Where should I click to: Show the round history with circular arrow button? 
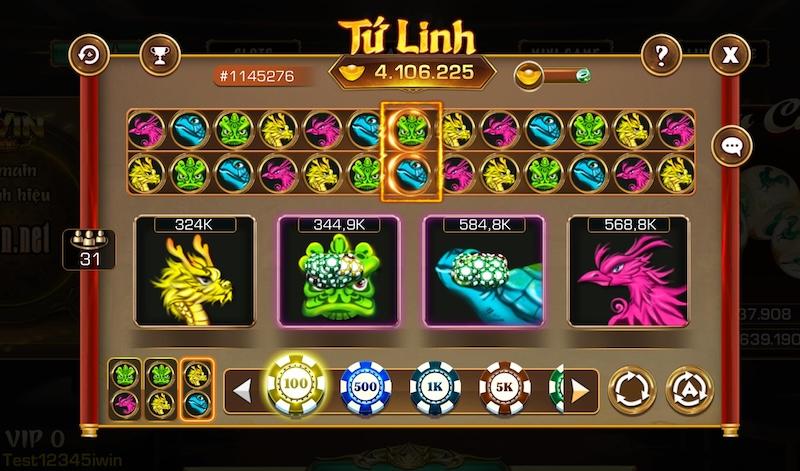coord(93,54)
